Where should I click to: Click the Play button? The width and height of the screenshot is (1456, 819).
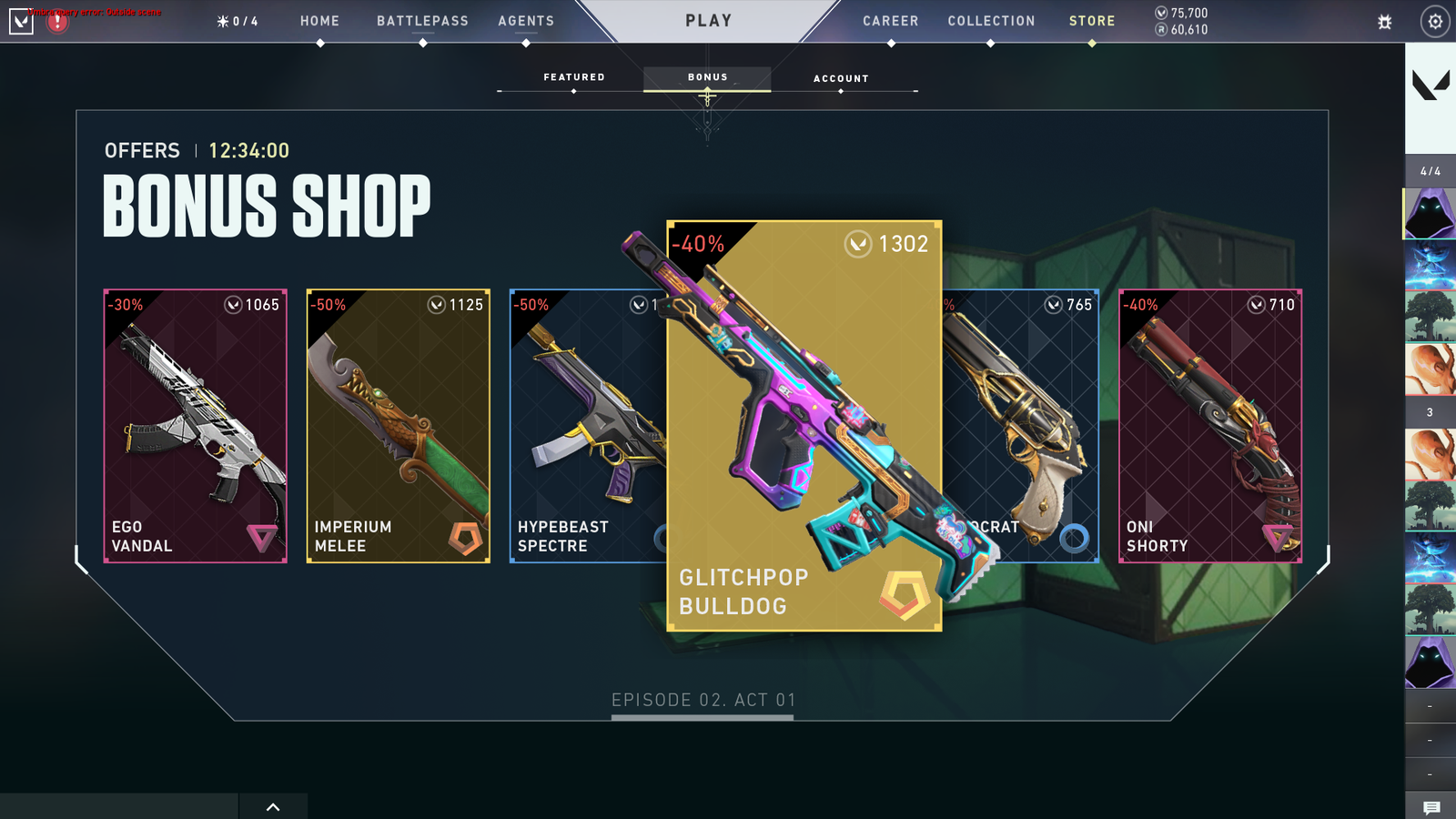708,21
